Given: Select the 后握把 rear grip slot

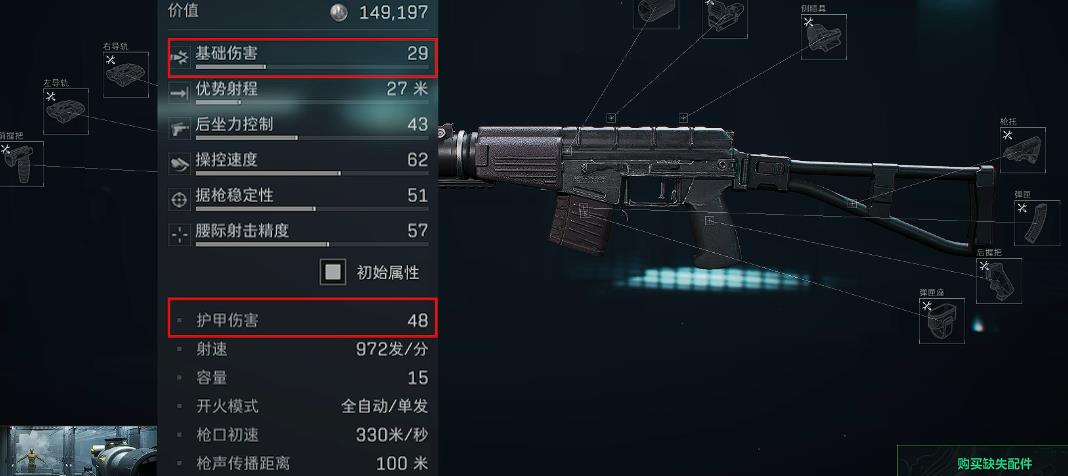Looking at the screenshot, I should (x=998, y=281).
